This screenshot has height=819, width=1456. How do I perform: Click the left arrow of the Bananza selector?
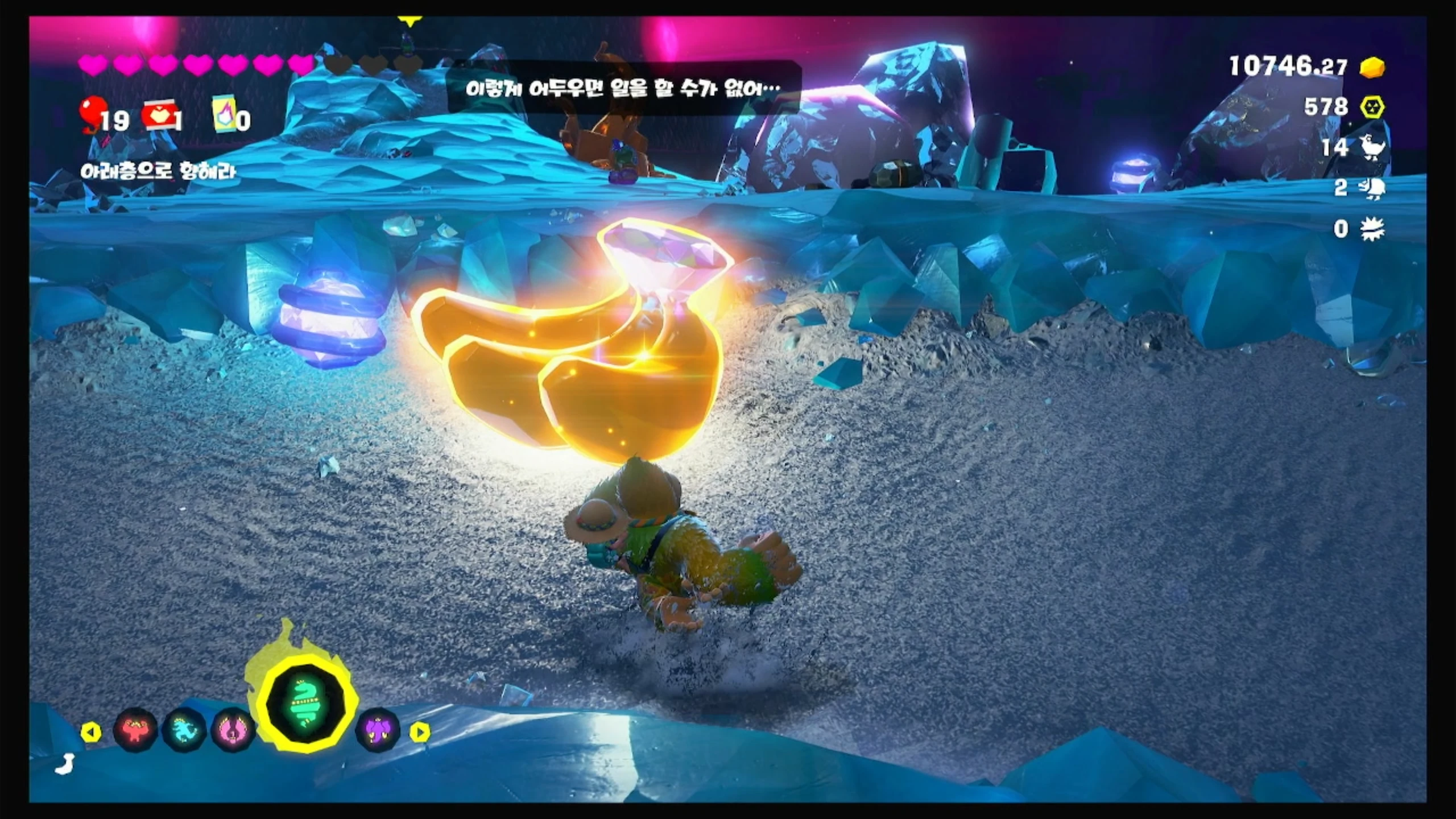(91, 732)
